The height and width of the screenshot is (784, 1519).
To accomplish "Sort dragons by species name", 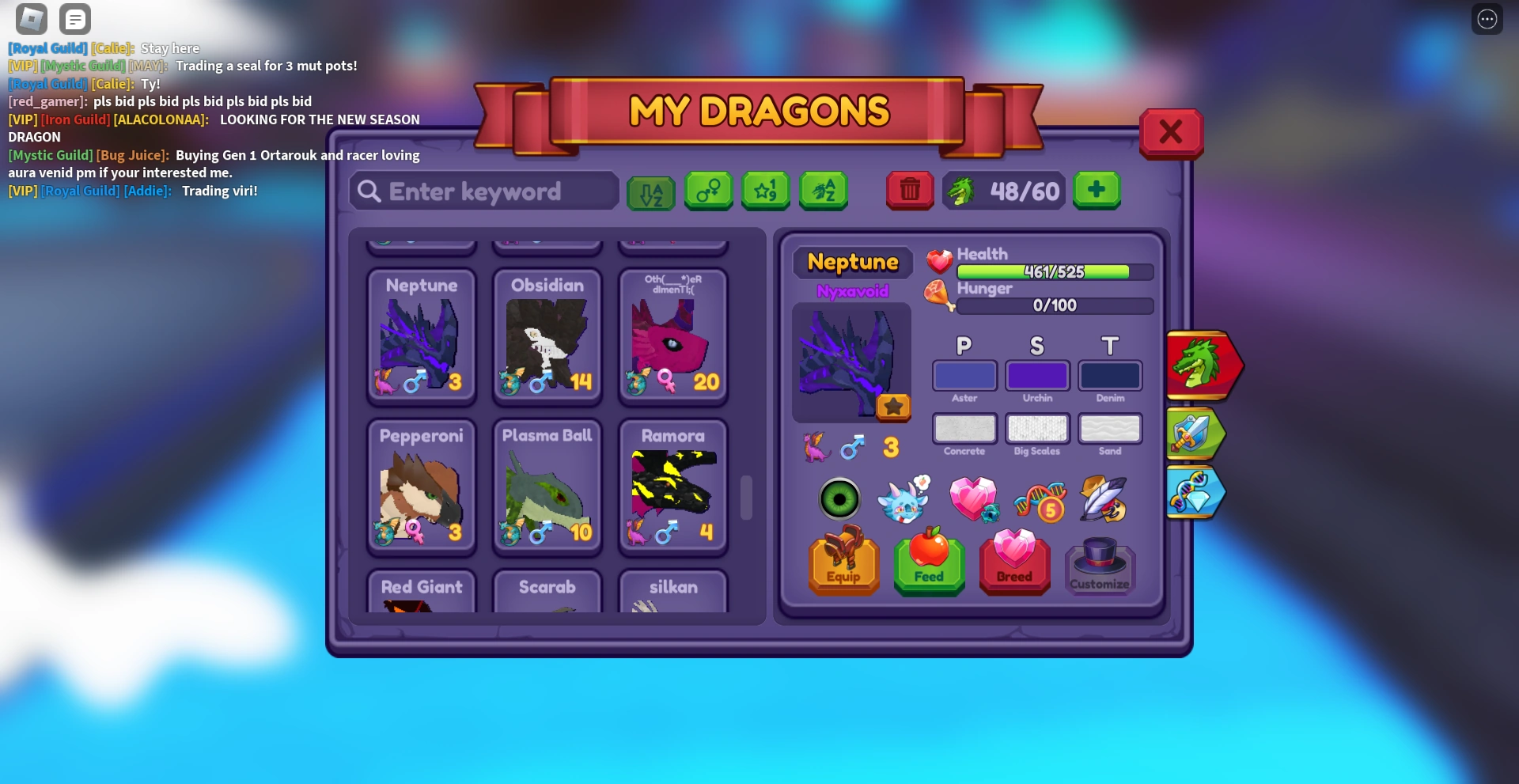I will pos(824,191).
